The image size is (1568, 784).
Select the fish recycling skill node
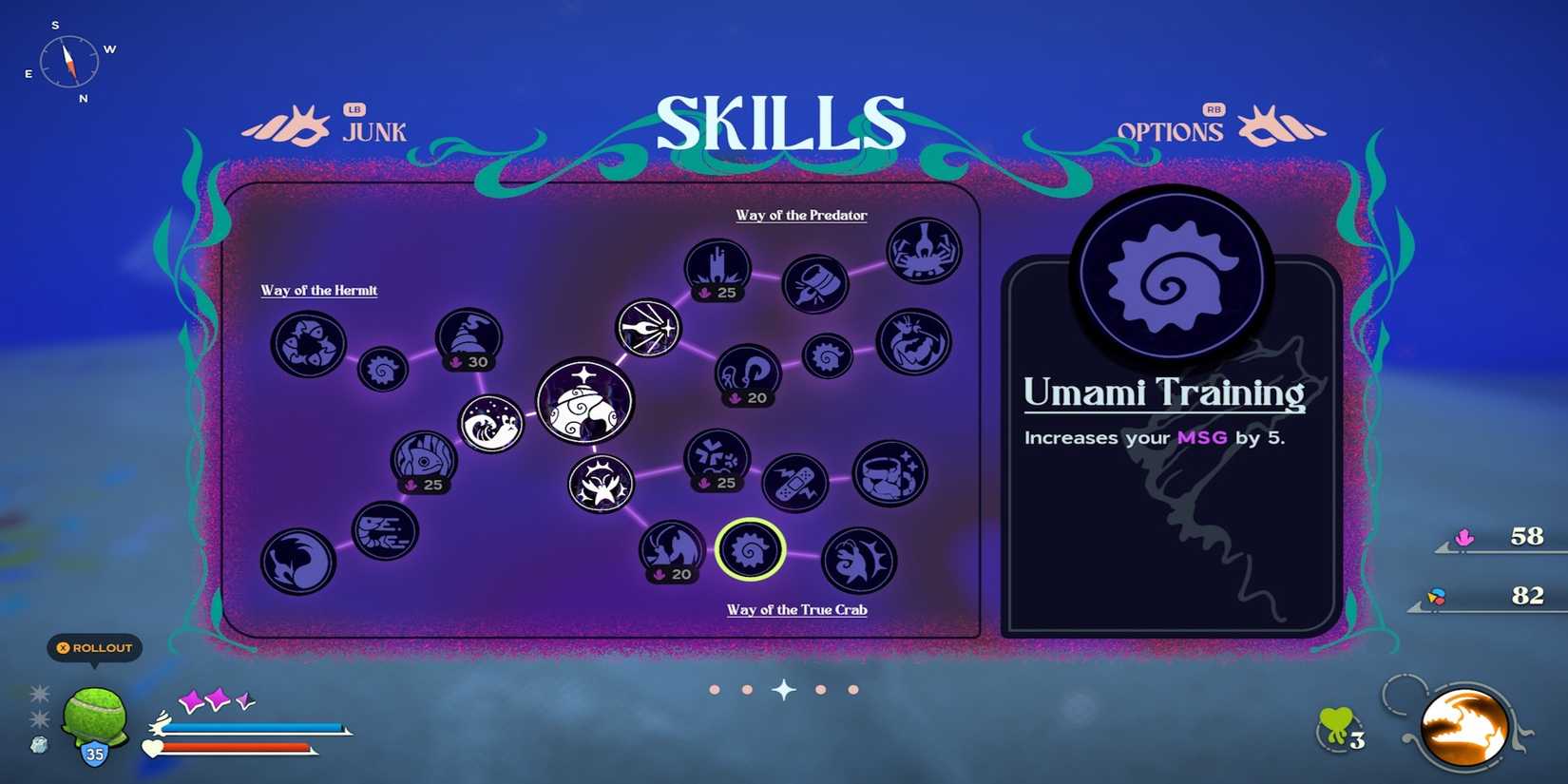point(307,345)
